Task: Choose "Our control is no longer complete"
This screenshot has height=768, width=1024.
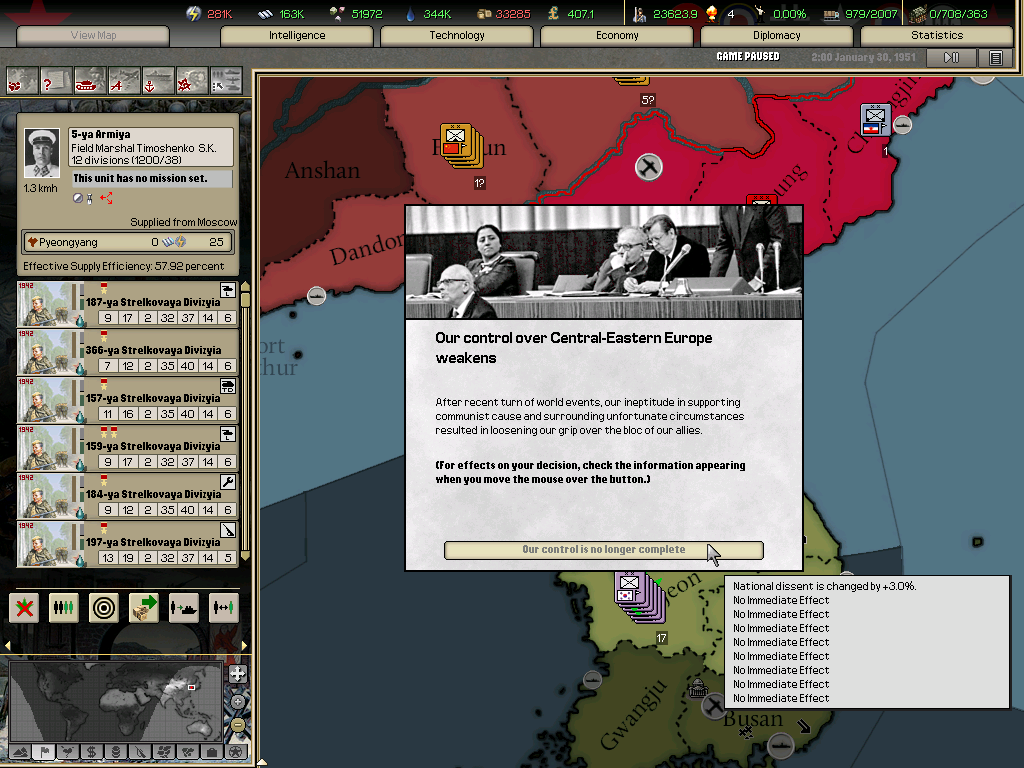Action: [603, 550]
